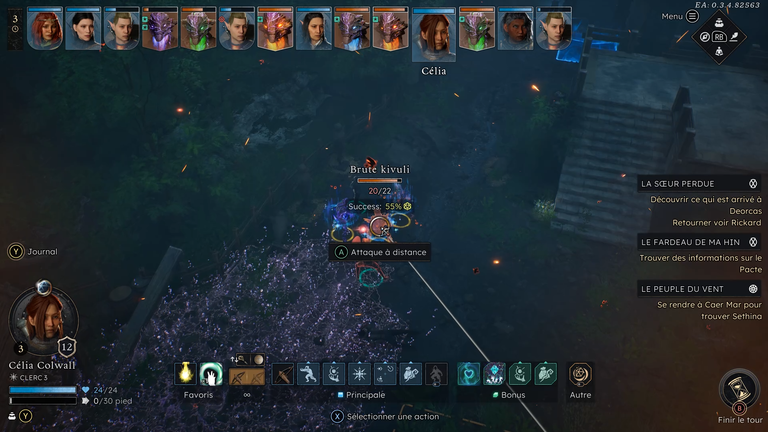Activate the blue crystal figure bonus action
This screenshot has width=768, height=432.
(494, 374)
